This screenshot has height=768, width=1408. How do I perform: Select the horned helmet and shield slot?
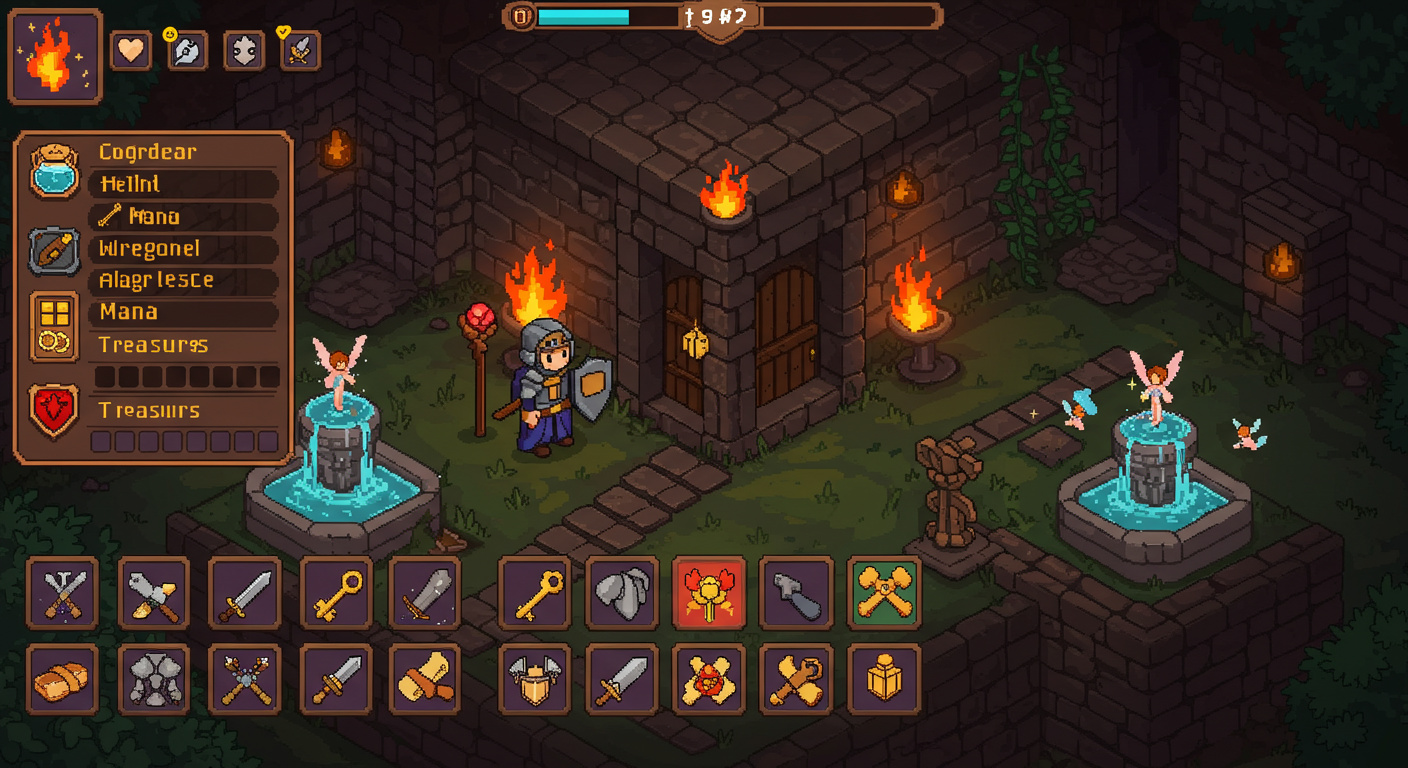pos(535,680)
